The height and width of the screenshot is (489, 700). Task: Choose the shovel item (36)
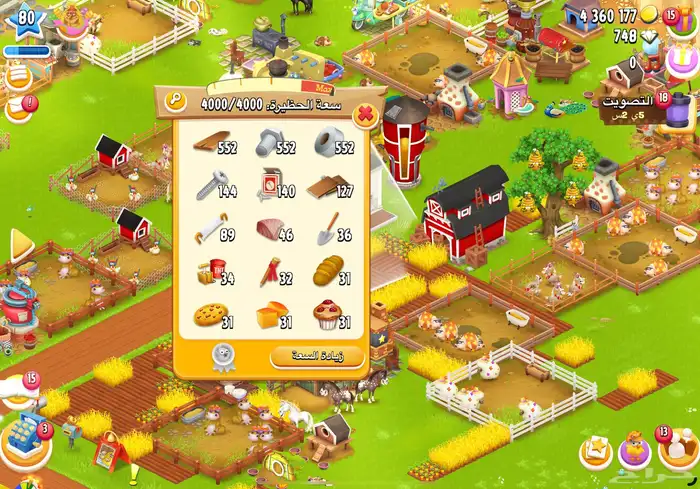point(327,231)
